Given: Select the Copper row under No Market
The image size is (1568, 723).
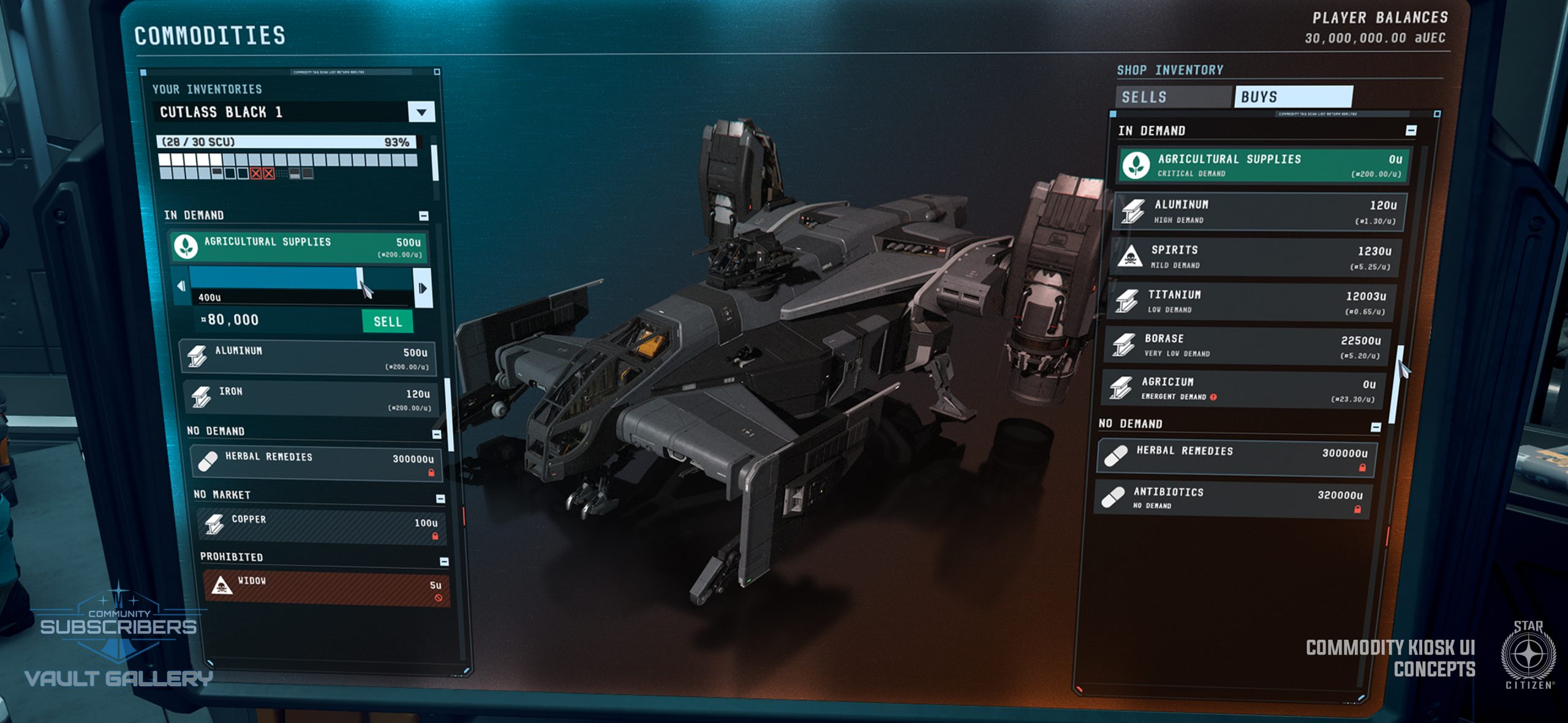Looking at the screenshot, I should (322, 526).
